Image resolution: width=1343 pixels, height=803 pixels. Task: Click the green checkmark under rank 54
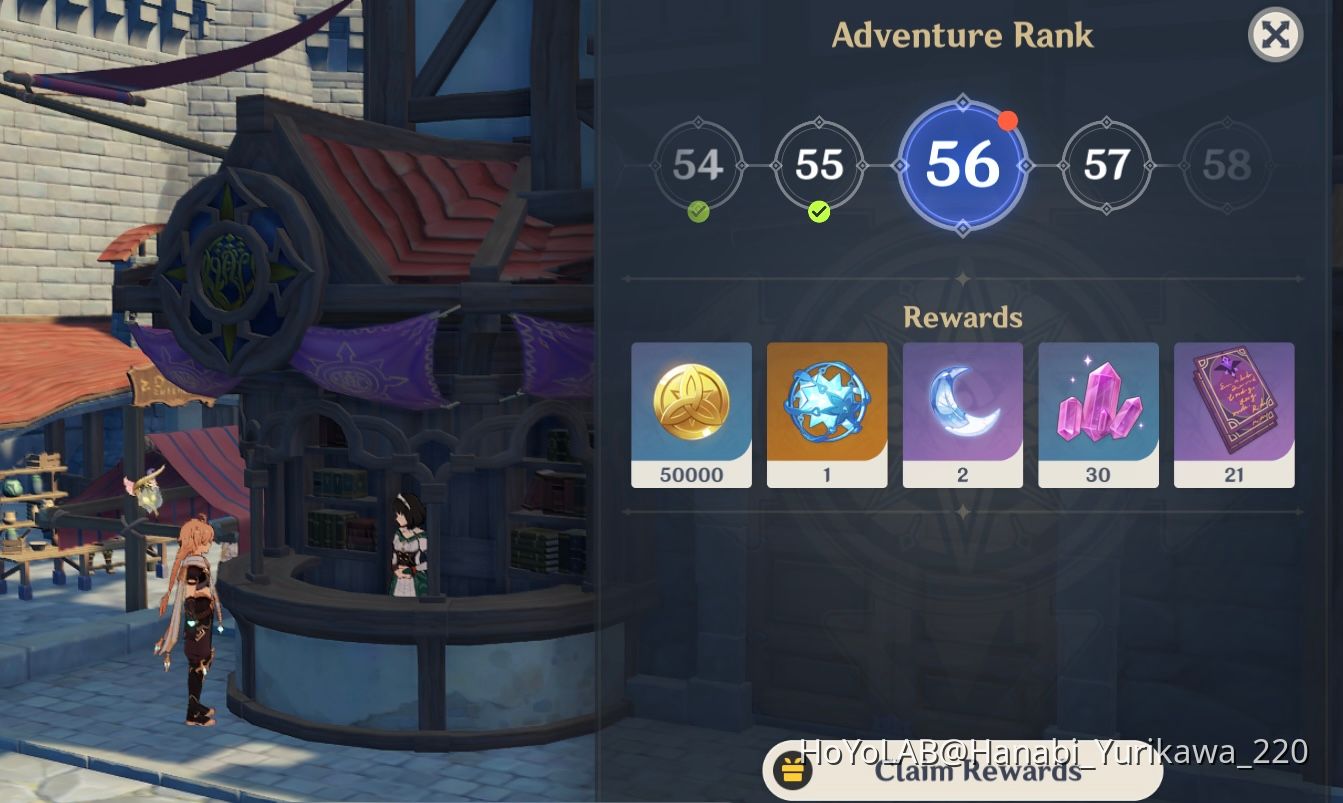point(696,212)
